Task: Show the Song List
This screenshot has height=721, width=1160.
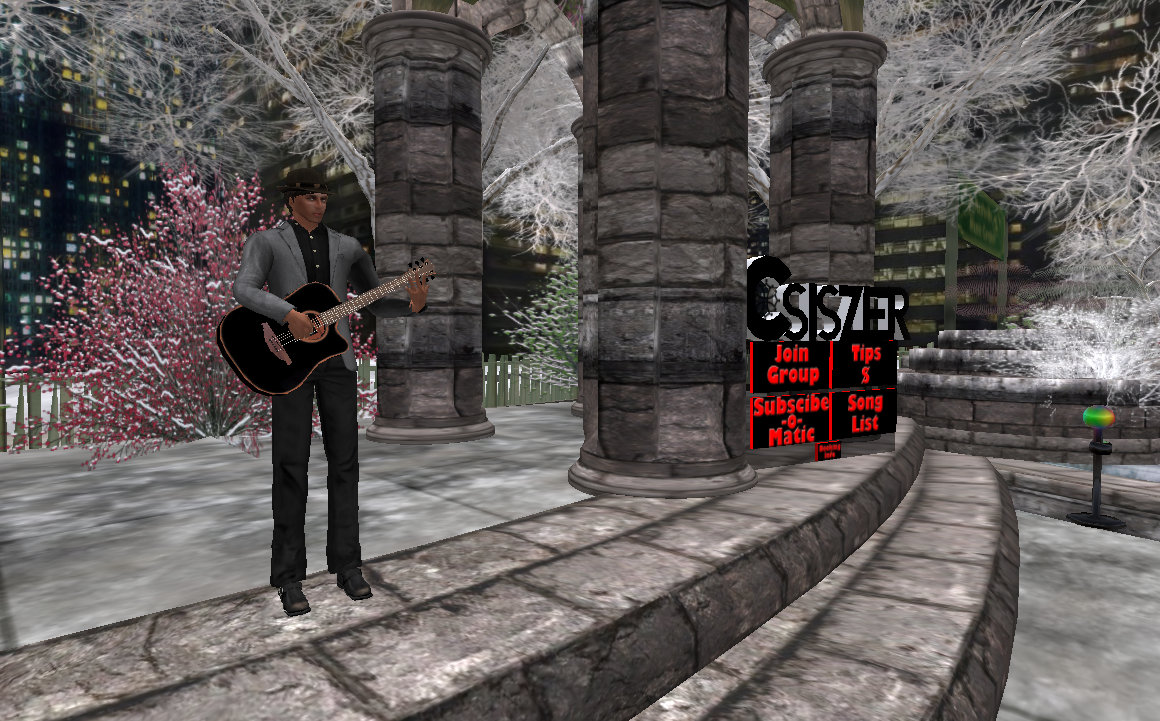Action: 863,413
